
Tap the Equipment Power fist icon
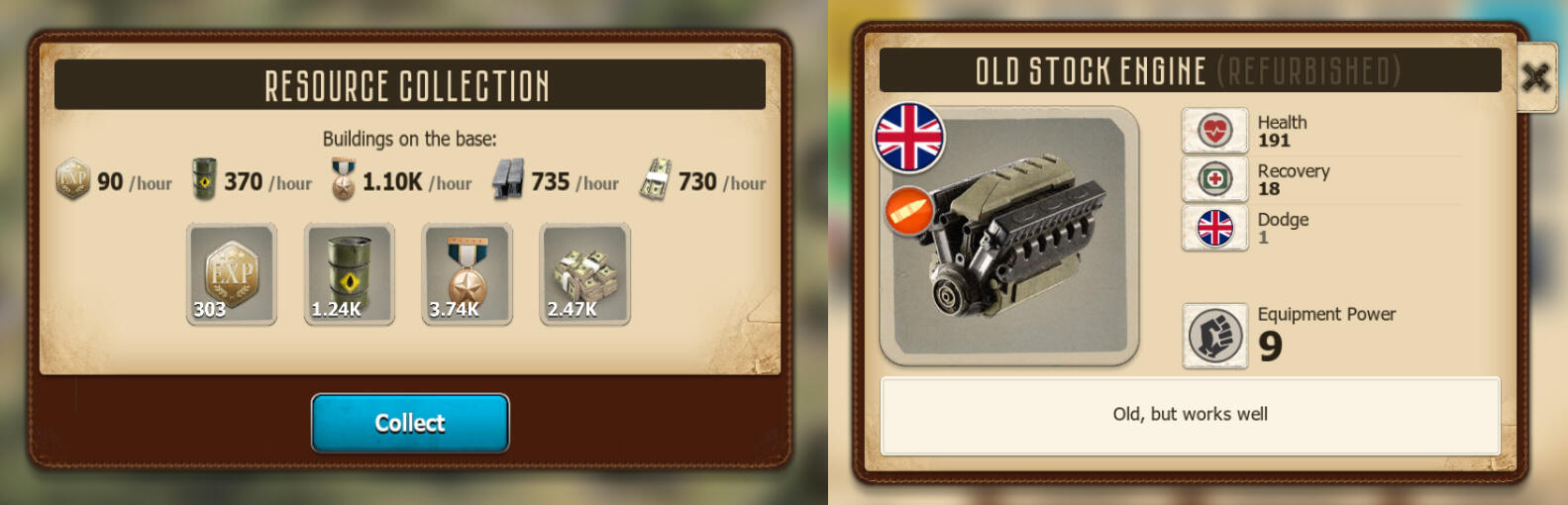pos(1215,336)
